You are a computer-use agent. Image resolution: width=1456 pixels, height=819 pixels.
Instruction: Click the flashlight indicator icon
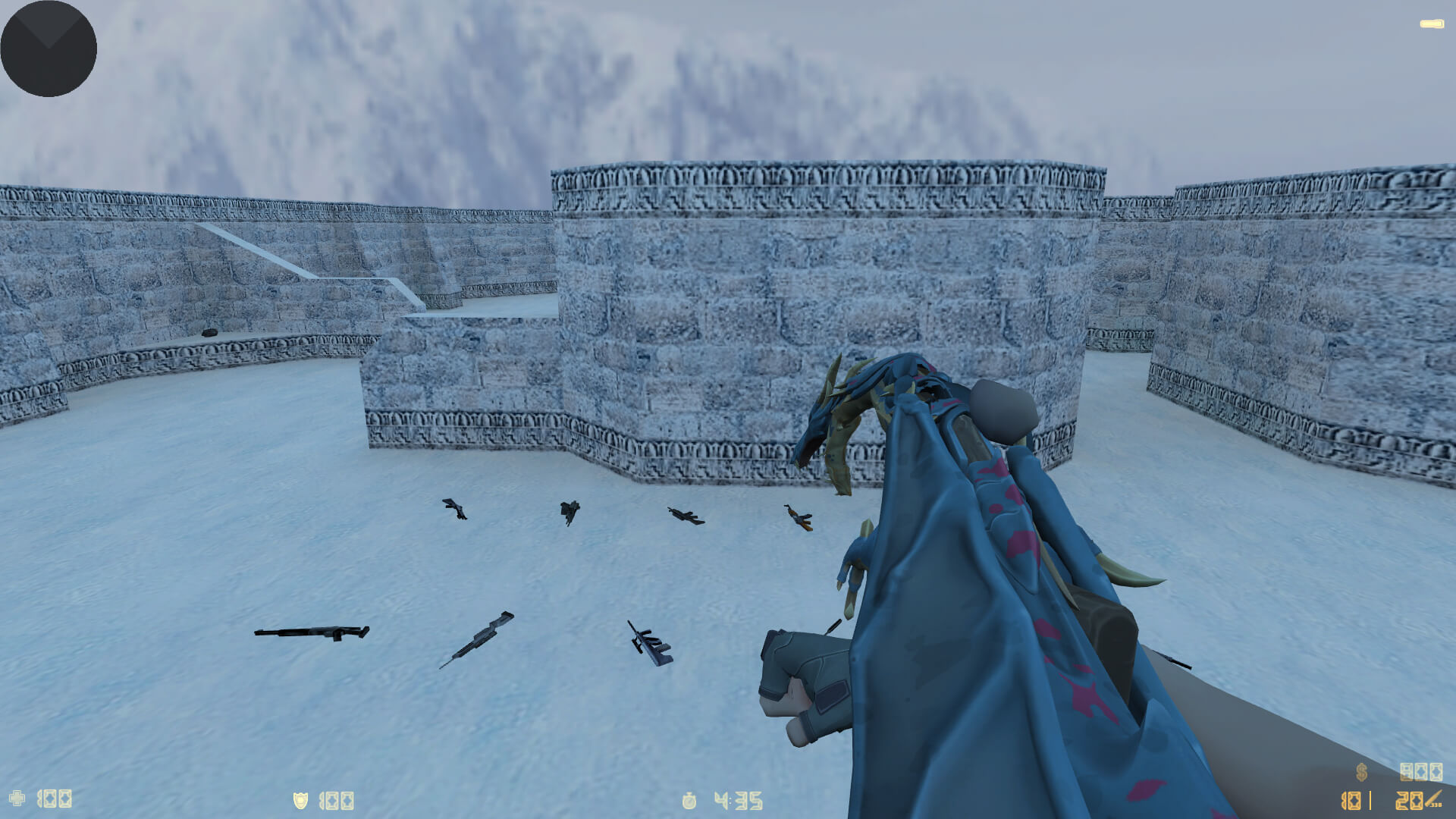(1432, 24)
